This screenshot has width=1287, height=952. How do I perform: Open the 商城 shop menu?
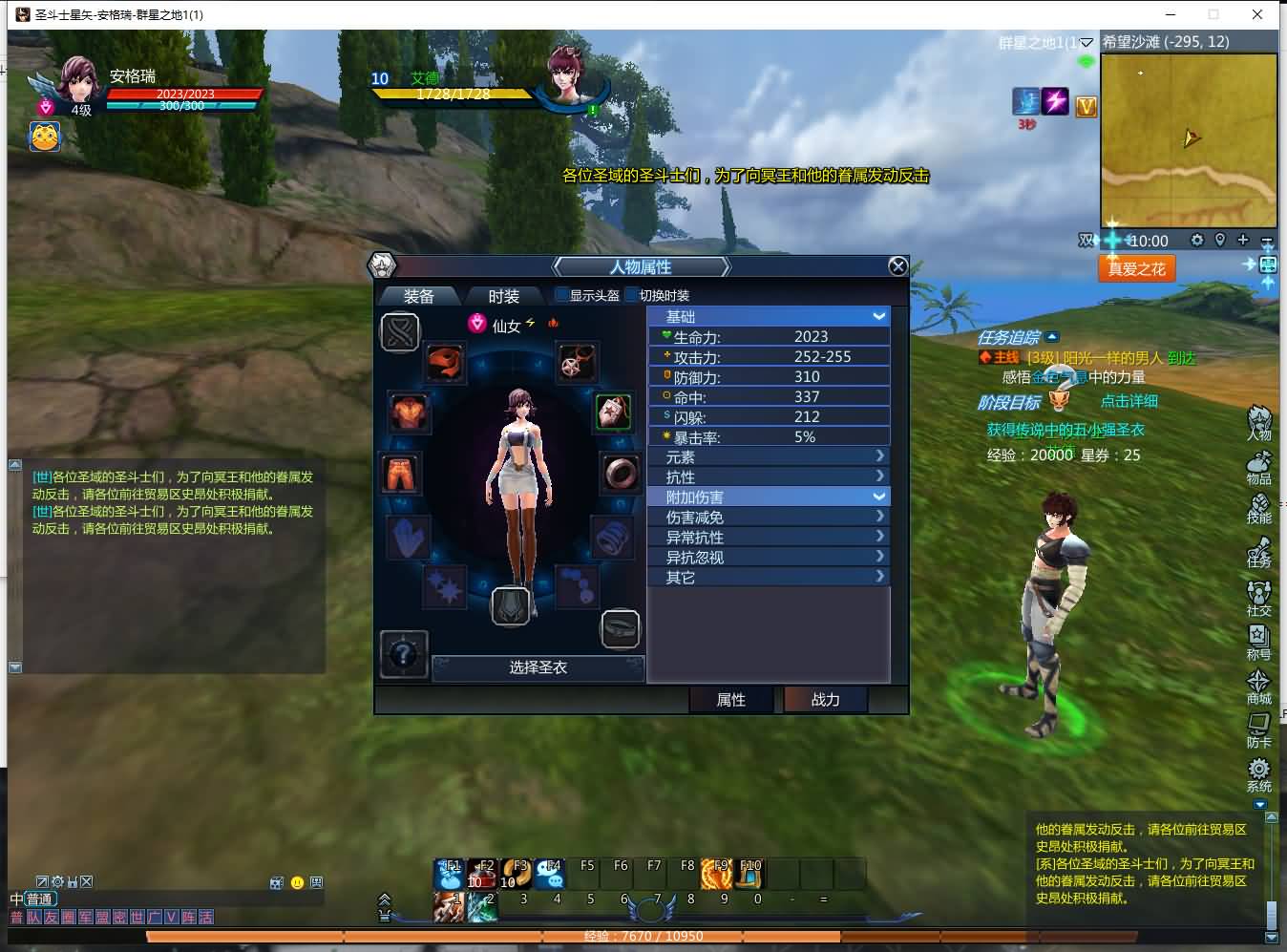(x=1258, y=687)
